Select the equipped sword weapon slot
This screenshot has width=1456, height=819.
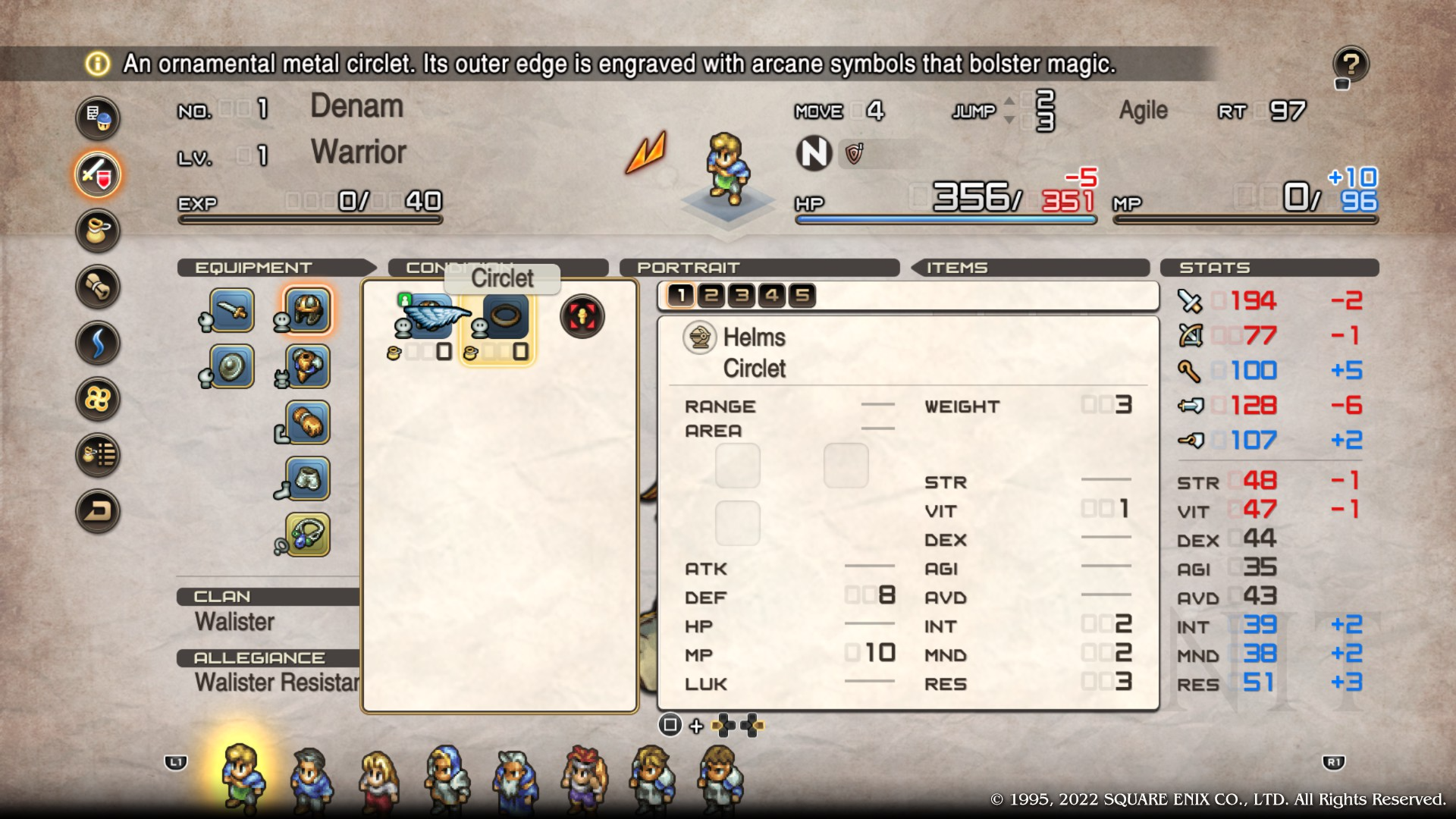pyautogui.click(x=231, y=310)
